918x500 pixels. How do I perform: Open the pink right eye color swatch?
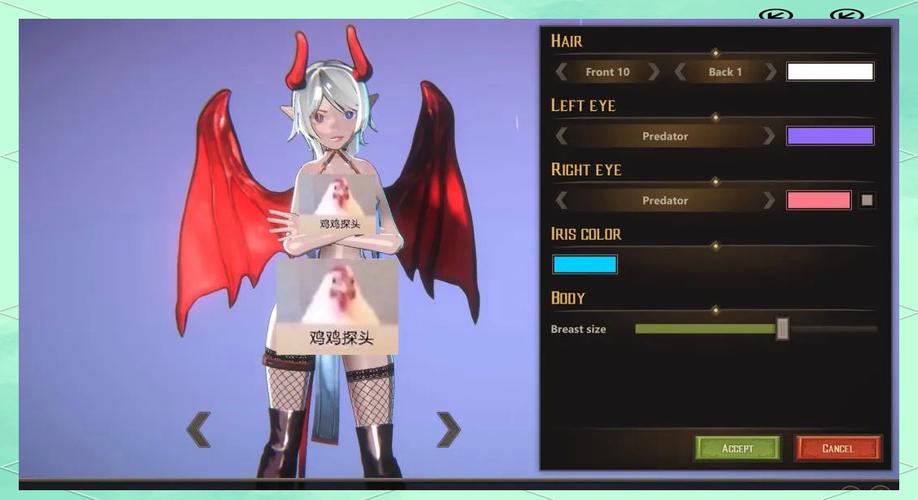[819, 200]
